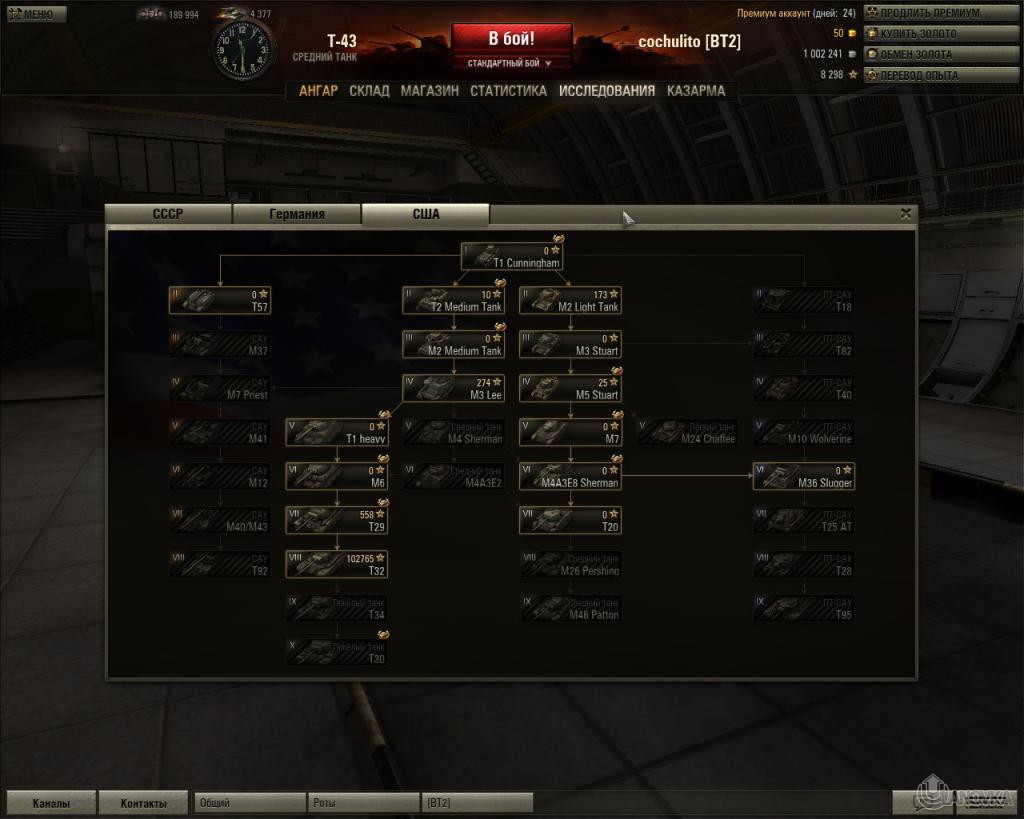The width and height of the screenshot is (1024, 819).
Task: Select the M36 Slugger tank node
Action: coord(804,477)
